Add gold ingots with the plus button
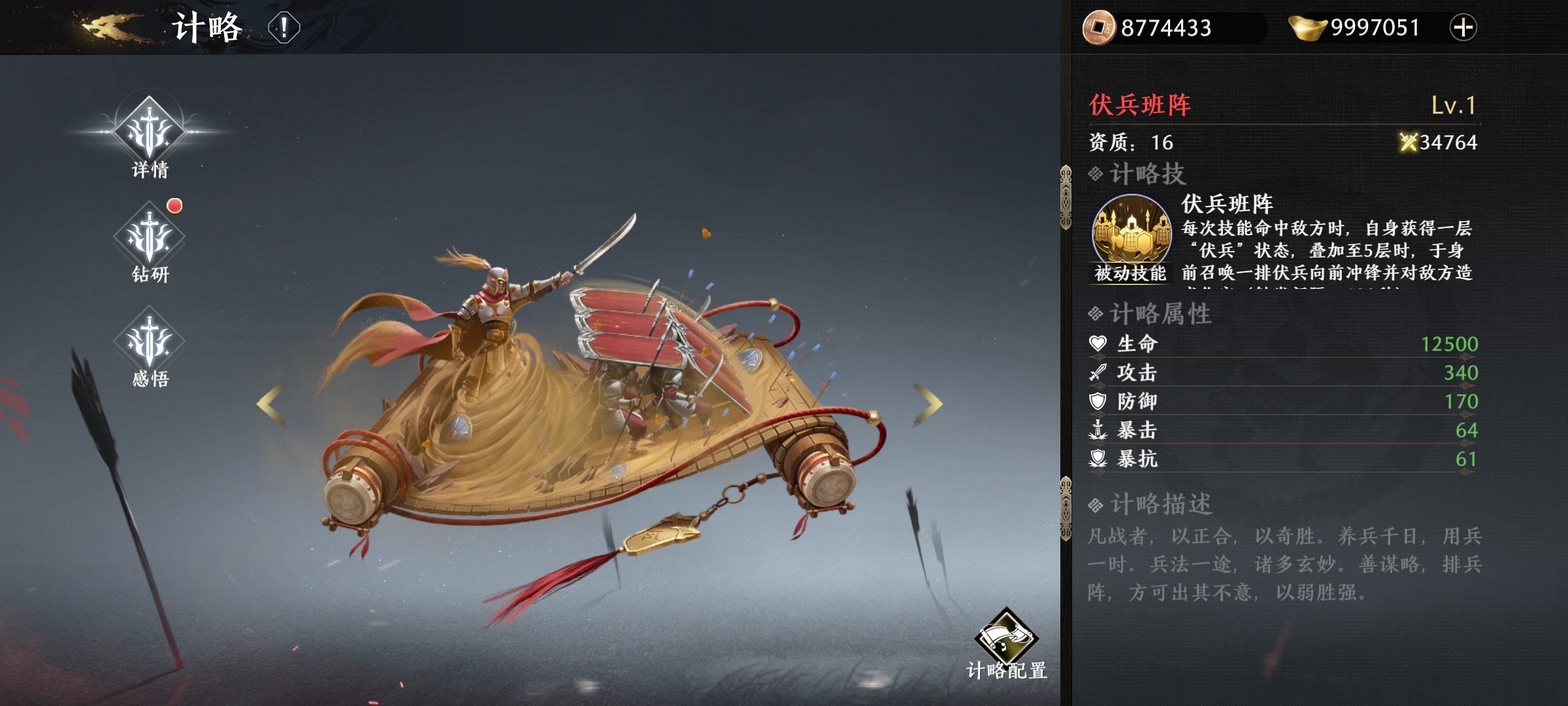 coord(1463,27)
